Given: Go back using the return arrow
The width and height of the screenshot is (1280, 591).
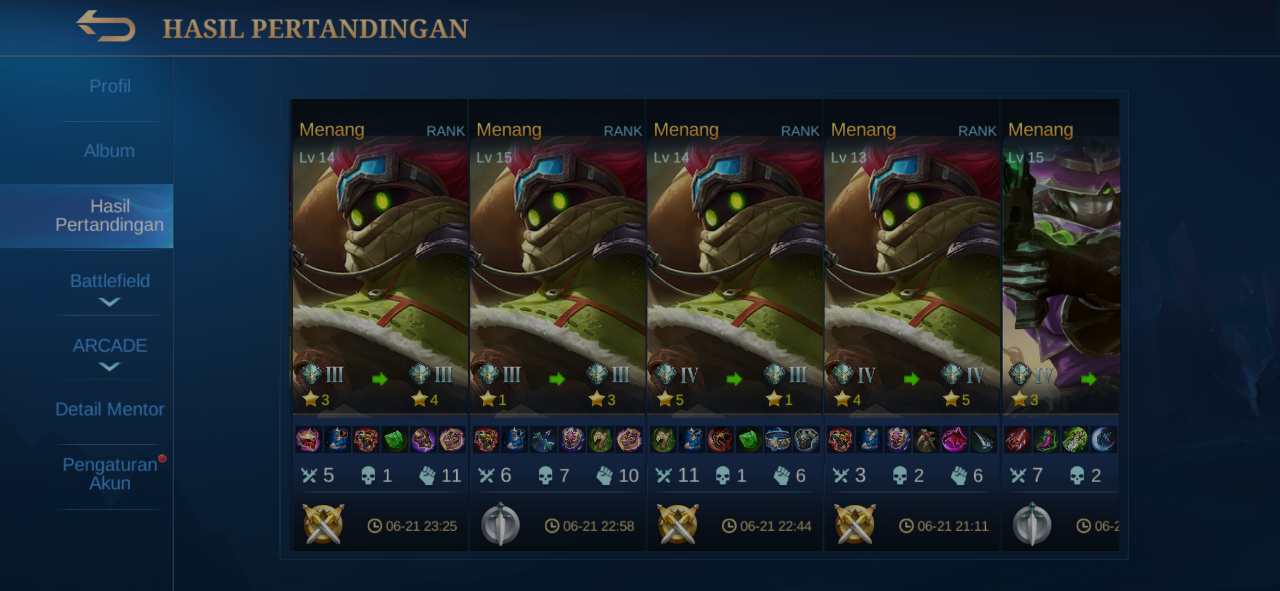Looking at the screenshot, I should [106, 26].
